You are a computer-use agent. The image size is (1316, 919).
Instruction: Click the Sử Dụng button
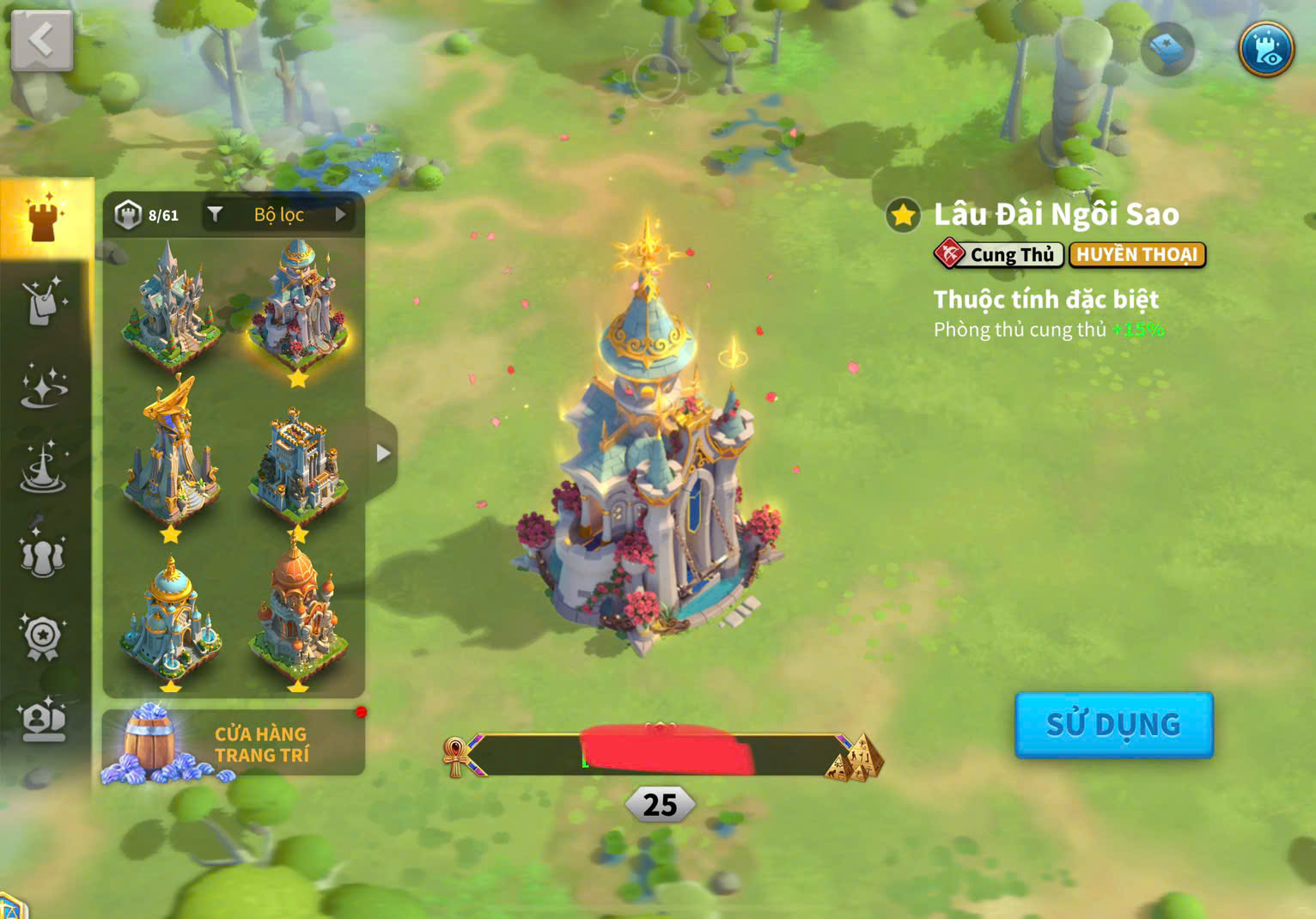point(1113,725)
